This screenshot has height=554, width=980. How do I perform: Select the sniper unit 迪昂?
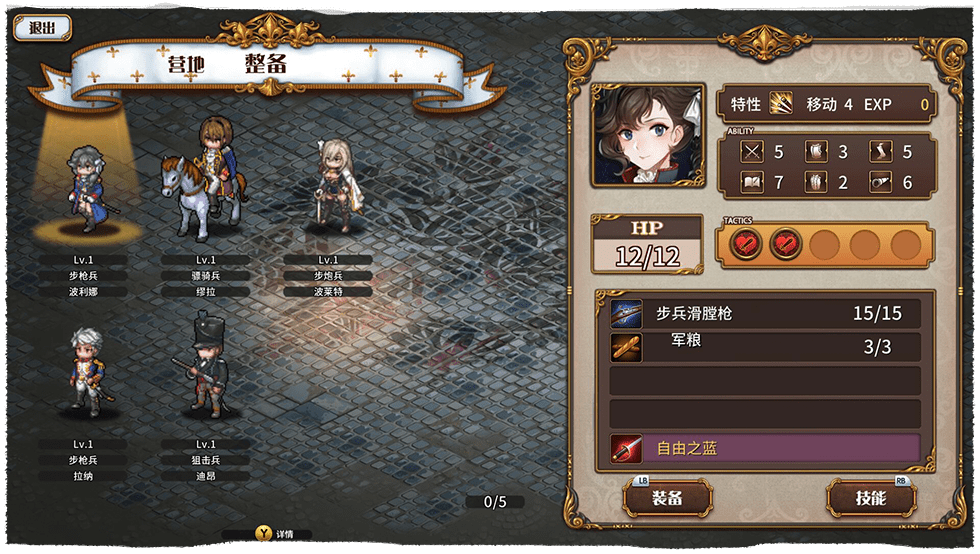tap(206, 365)
